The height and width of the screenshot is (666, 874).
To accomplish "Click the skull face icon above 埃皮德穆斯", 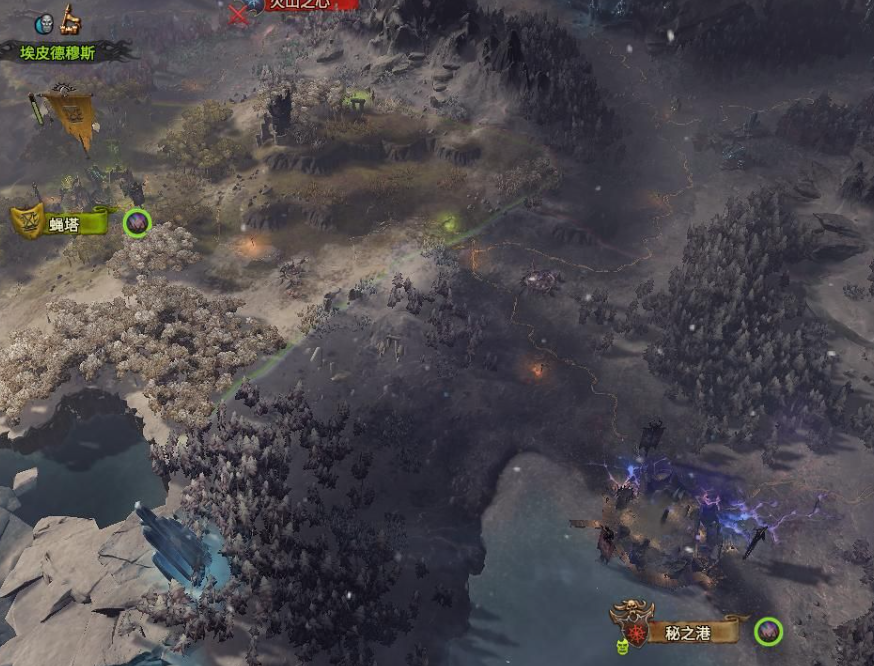I will pyautogui.click(x=45, y=24).
